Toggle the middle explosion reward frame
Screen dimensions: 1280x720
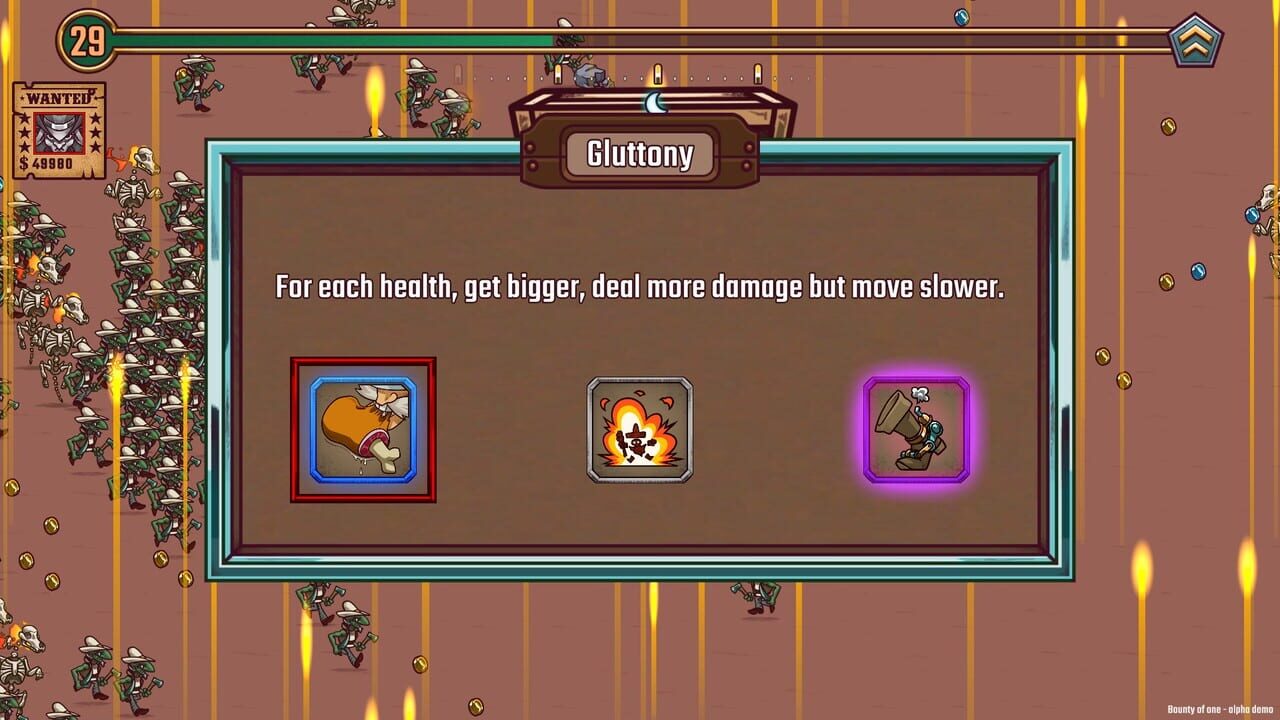[x=640, y=430]
